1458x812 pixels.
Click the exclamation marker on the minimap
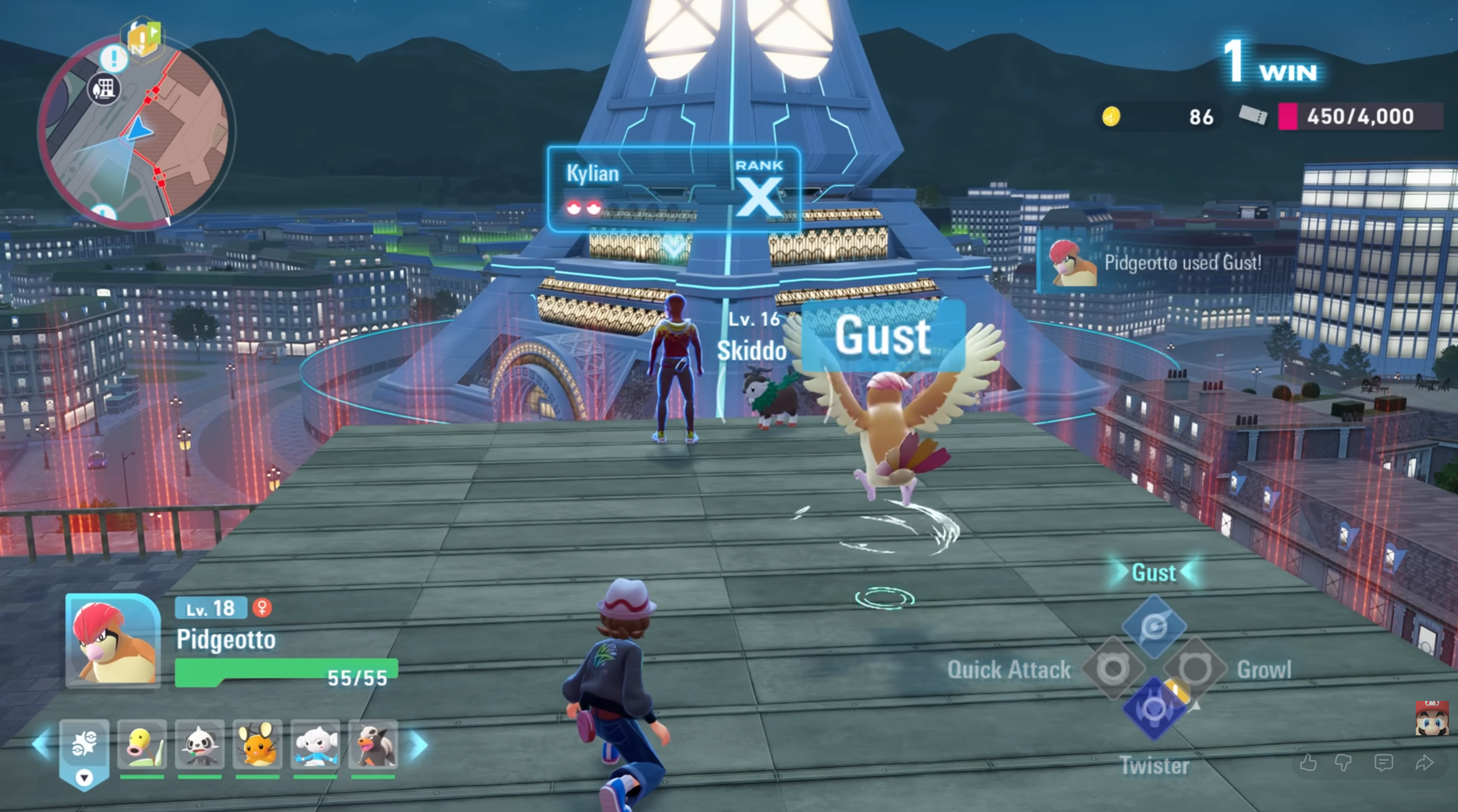(x=114, y=58)
